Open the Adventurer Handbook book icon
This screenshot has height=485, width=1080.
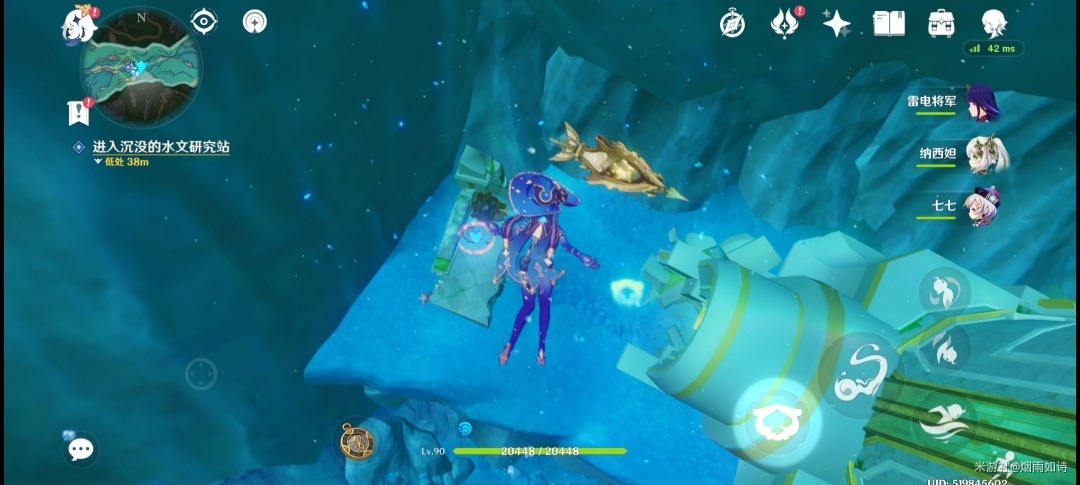pyautogui.click(x=888, y=23)
